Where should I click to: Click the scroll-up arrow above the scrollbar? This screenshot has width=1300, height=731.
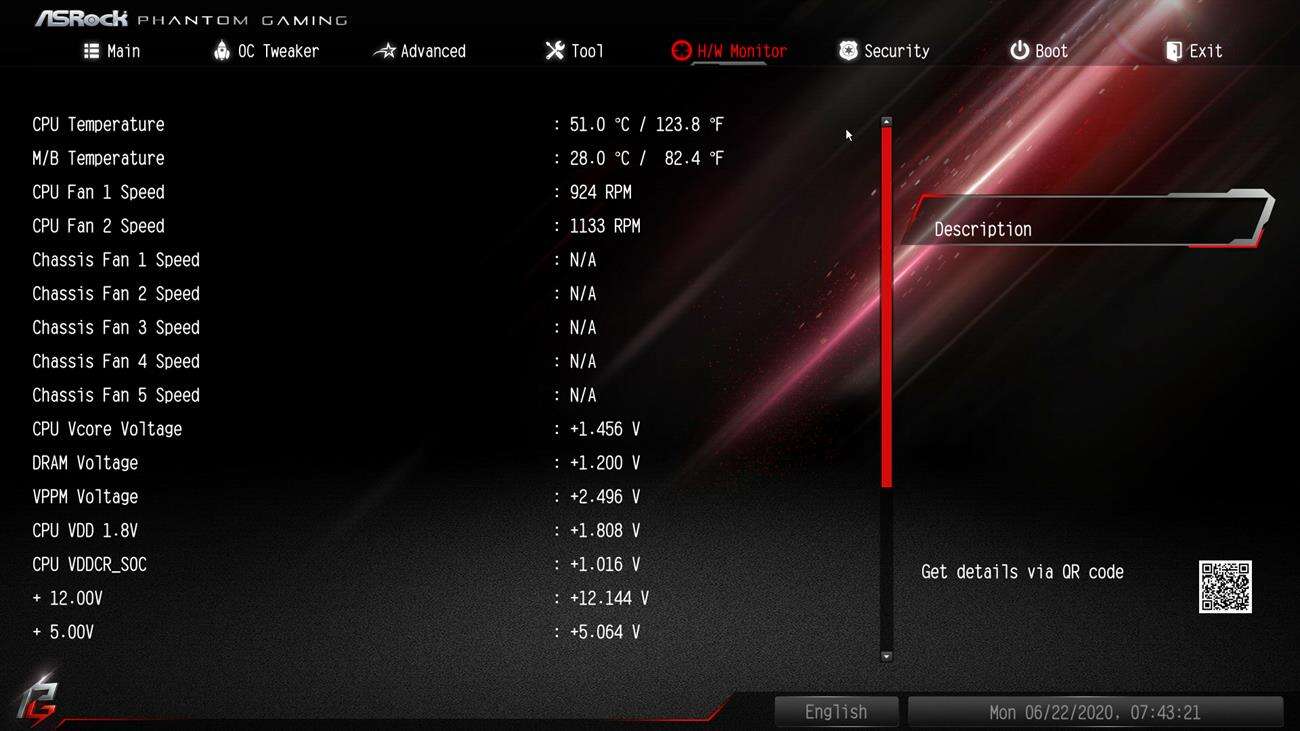point(886,119)
